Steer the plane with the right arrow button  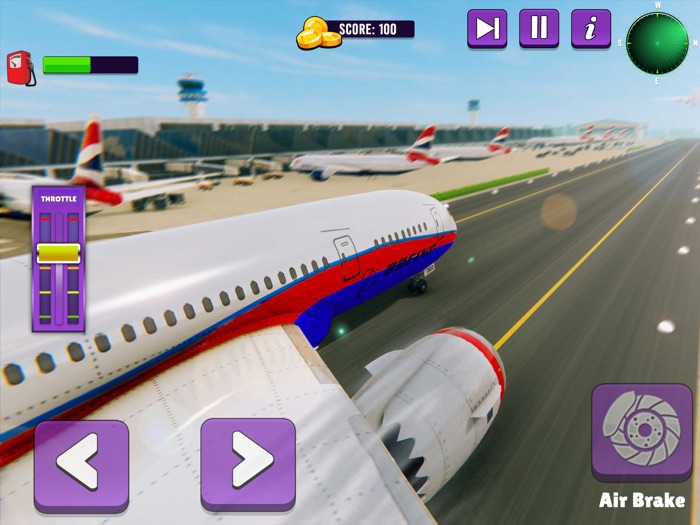tap(248, 465)
